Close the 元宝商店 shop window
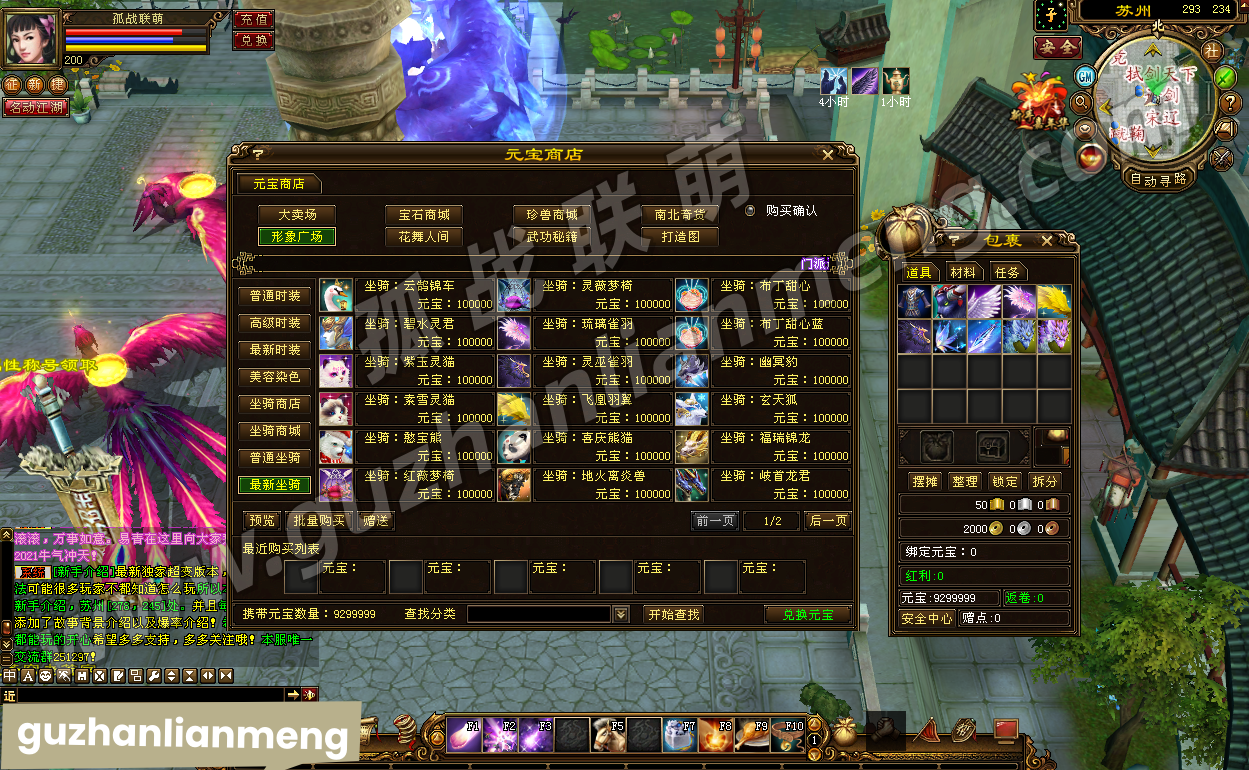 [827, 155]
